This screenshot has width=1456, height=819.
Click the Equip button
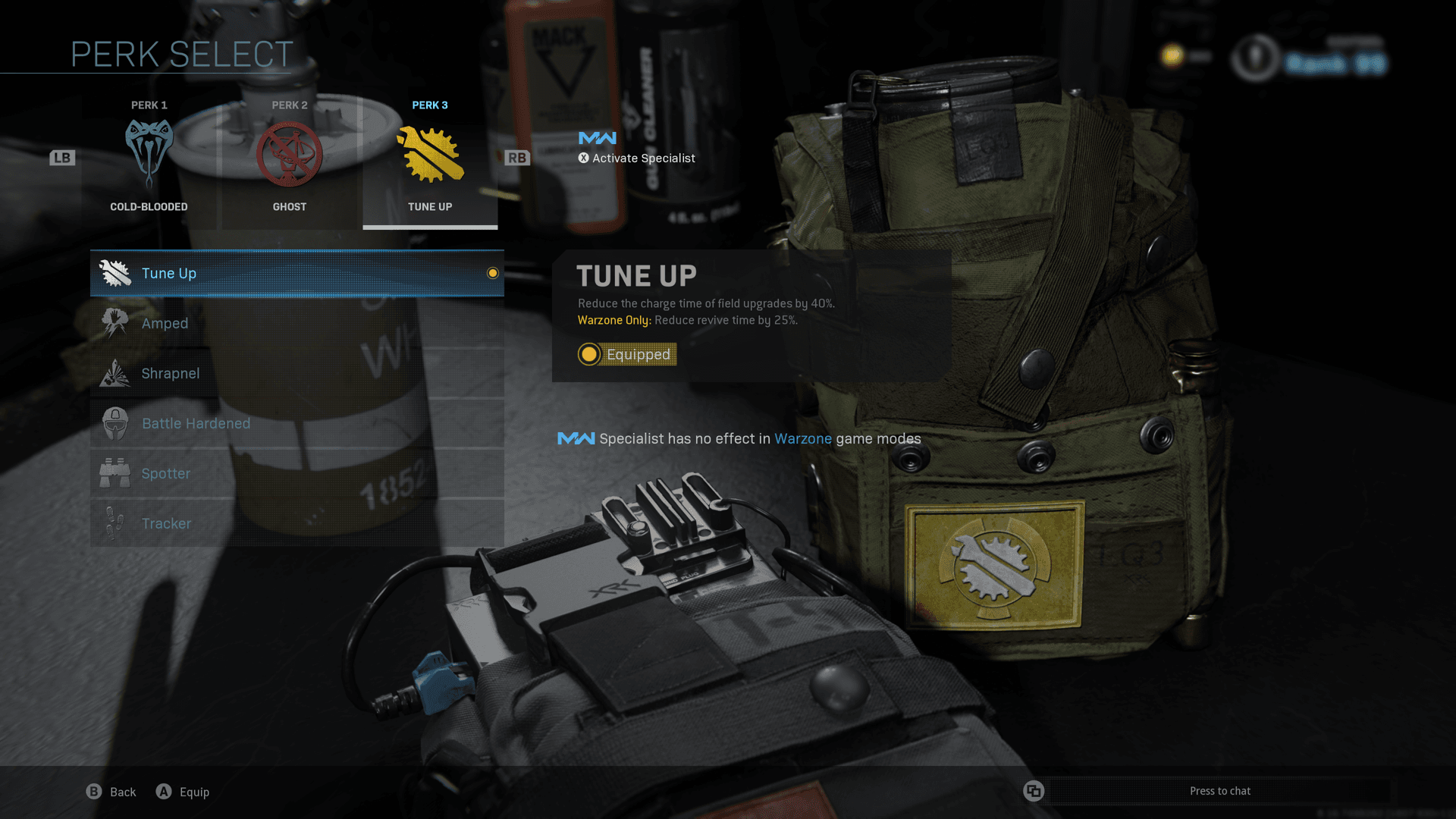point(182,791)
